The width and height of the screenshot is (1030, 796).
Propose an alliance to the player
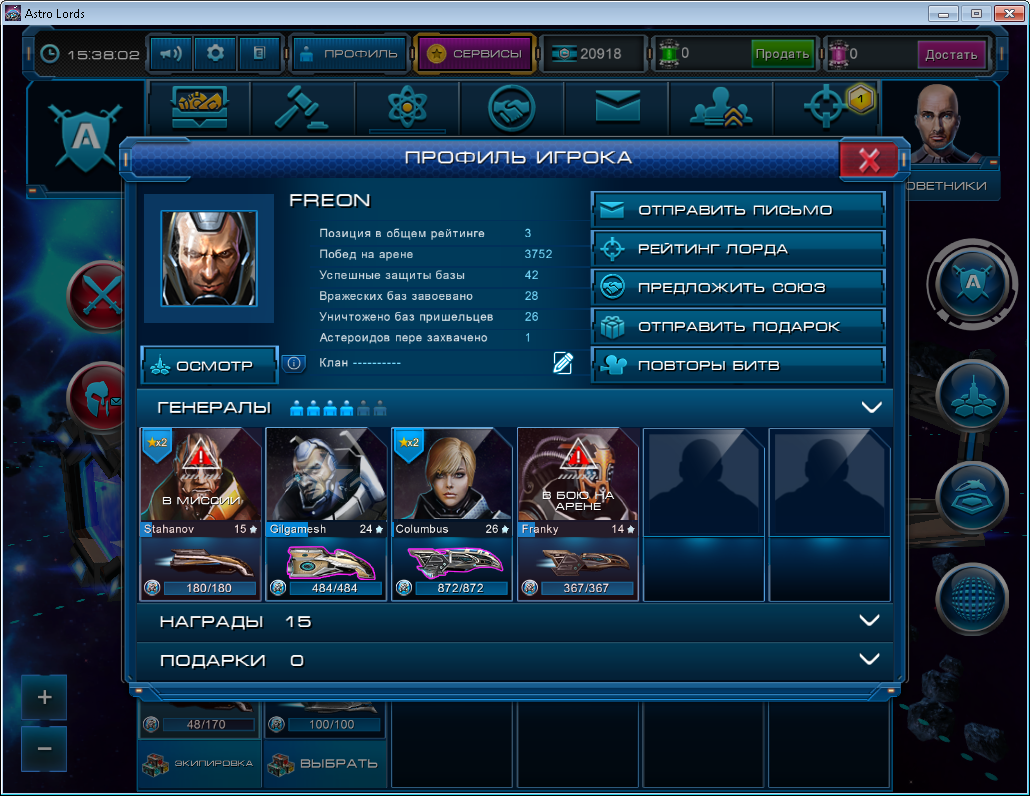coord(738,288)
